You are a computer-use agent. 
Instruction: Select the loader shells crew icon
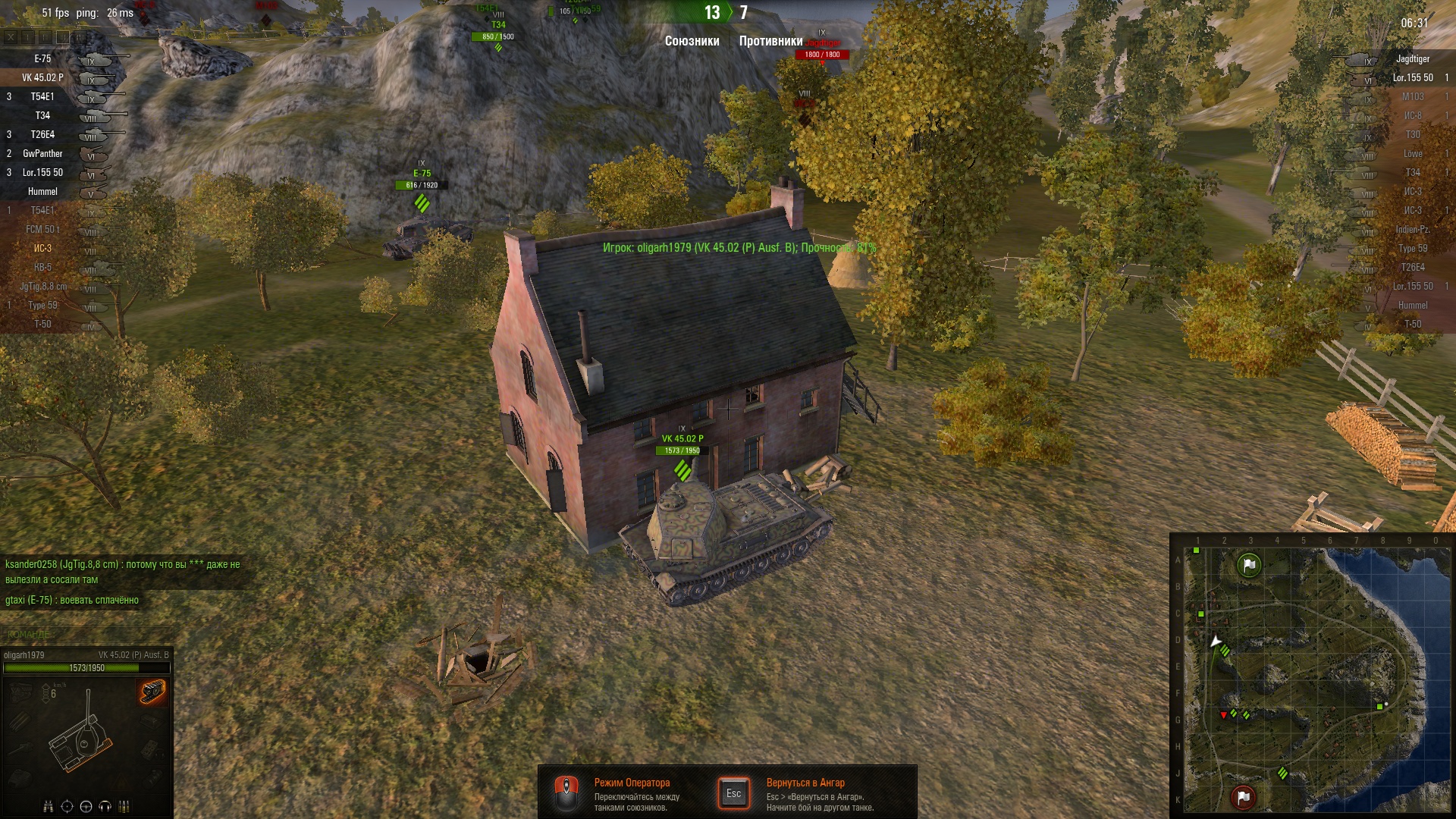point(124,806)
